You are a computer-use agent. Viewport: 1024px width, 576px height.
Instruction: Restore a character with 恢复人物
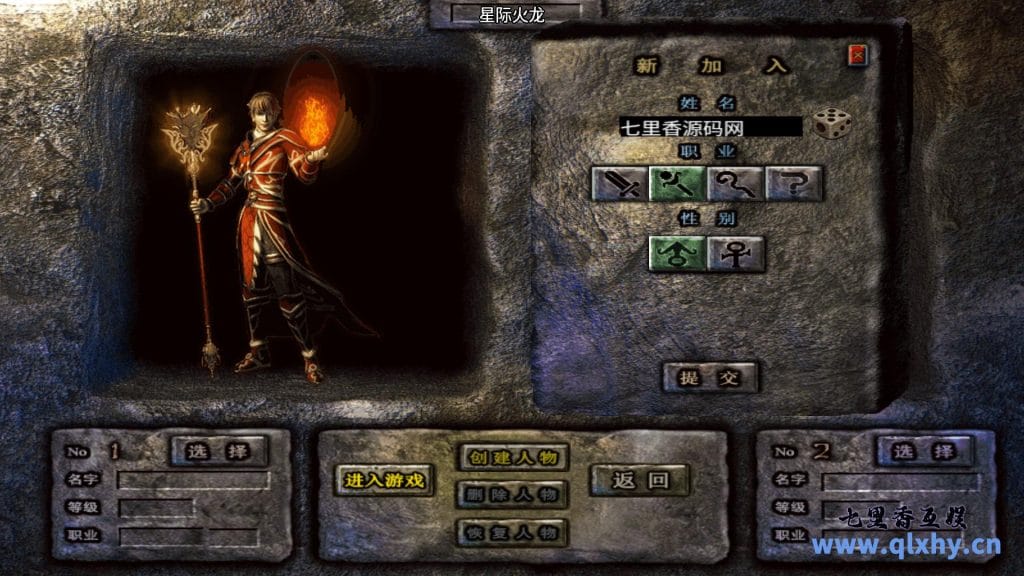(513, 531)
